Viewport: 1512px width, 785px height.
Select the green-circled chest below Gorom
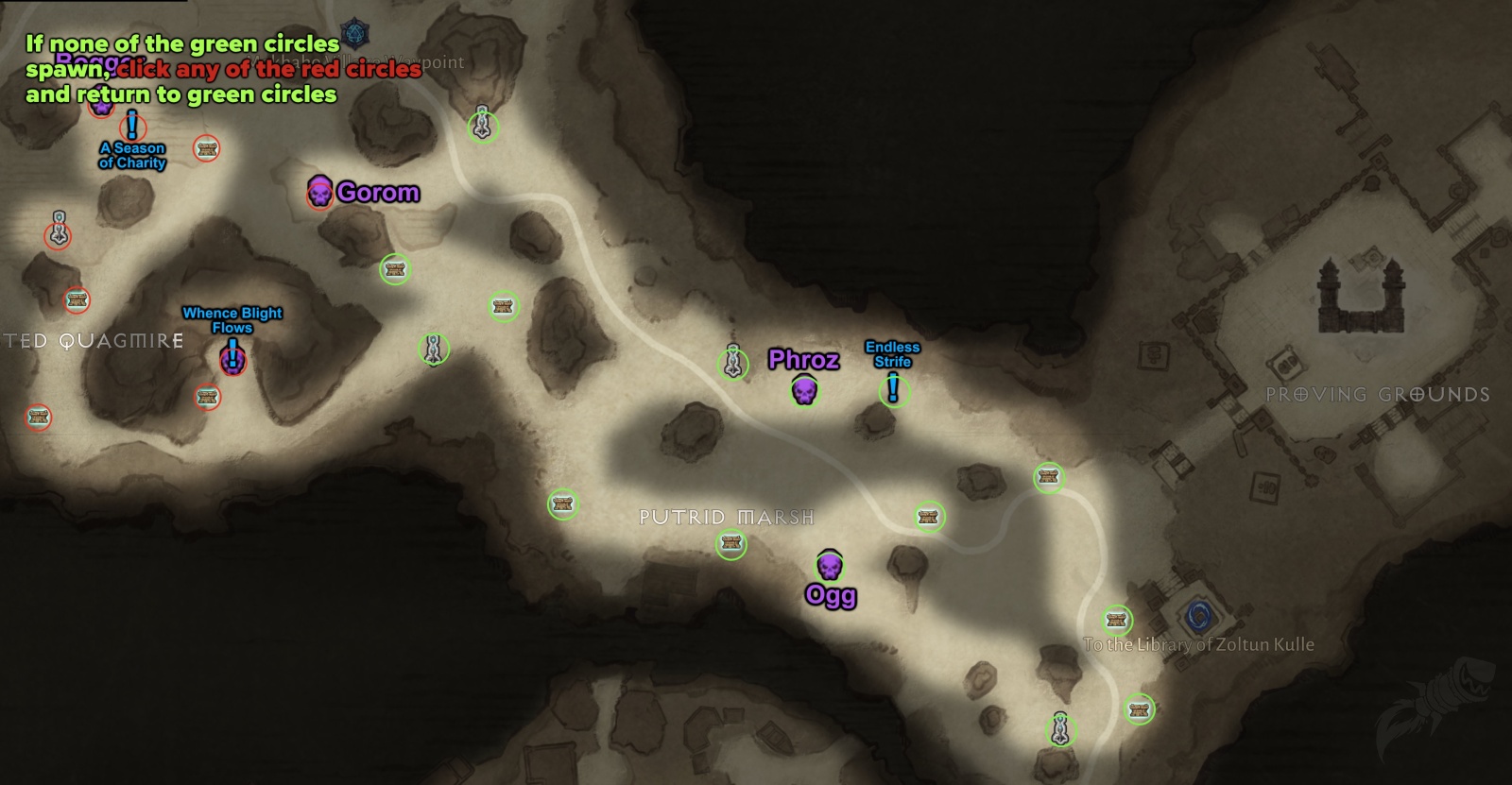[393, 270]
